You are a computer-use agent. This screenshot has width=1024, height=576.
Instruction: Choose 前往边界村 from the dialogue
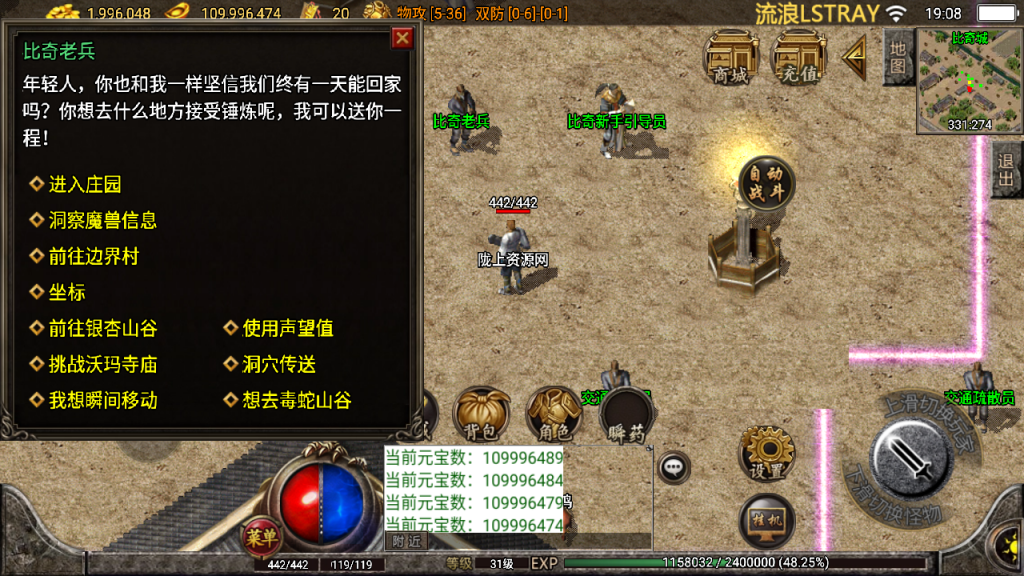[93, 257]
